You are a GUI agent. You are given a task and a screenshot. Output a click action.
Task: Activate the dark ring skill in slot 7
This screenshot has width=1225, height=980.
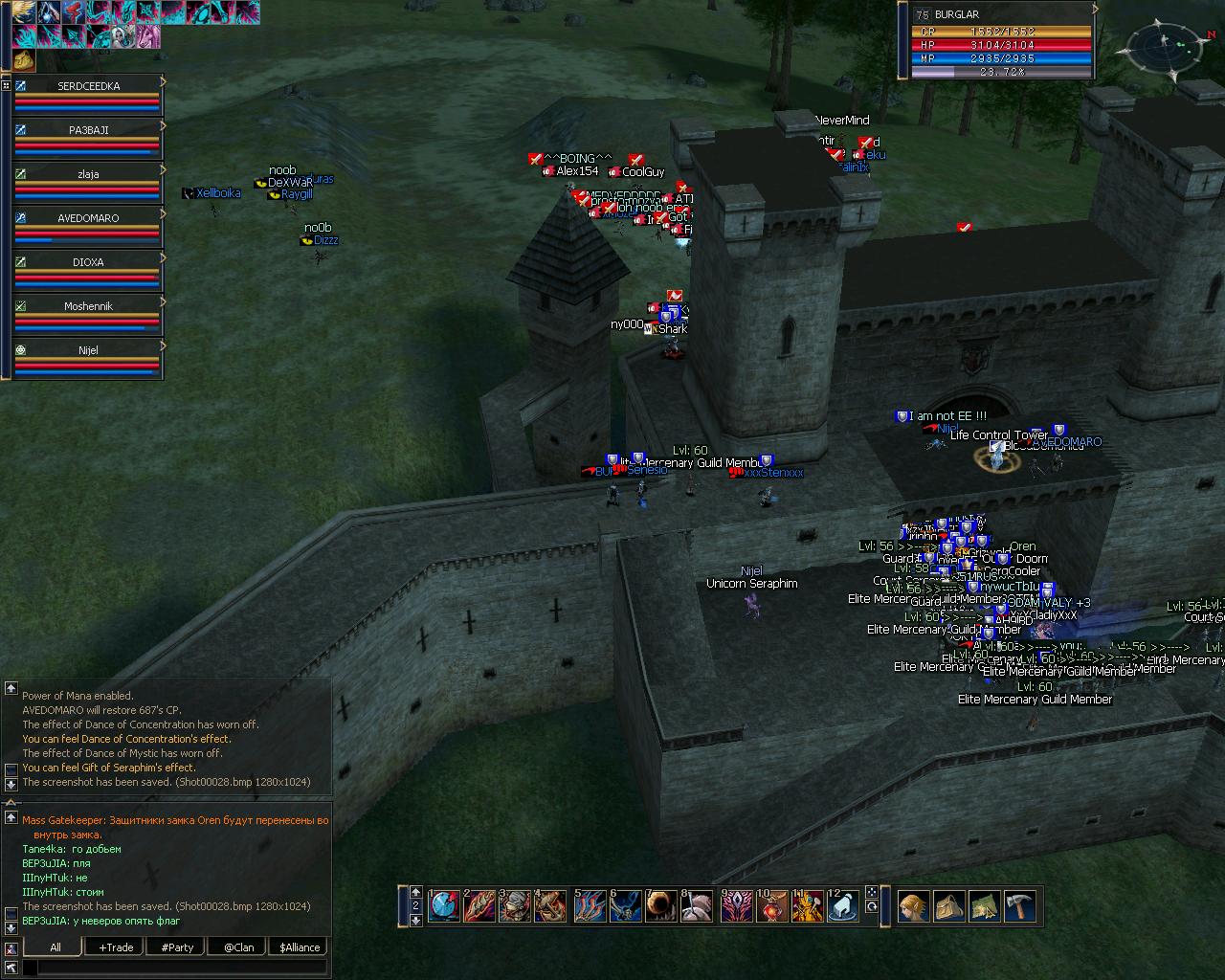[661, 905]
